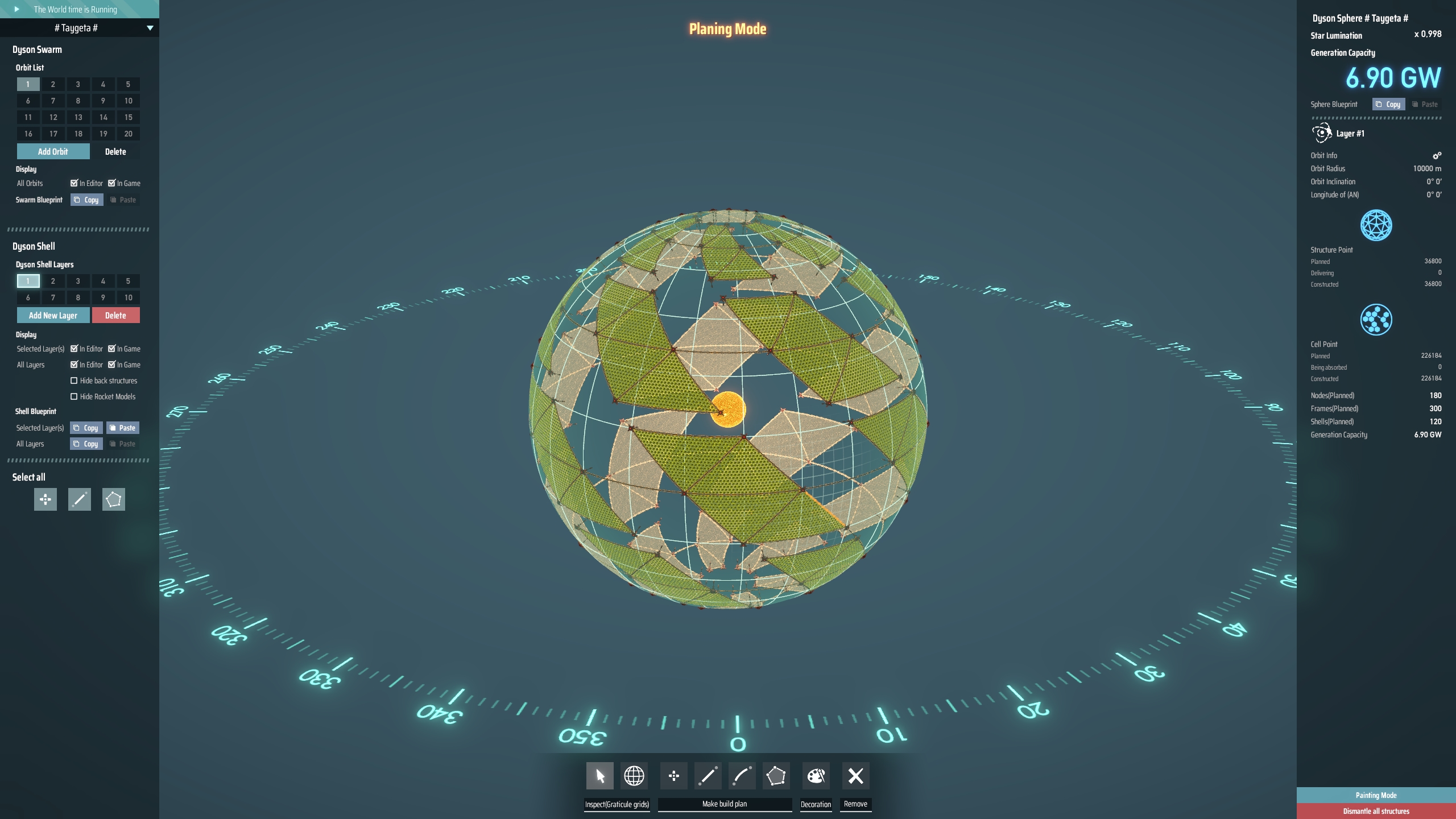The height and width of the screenshot is (819, 1456).
Task: Select the shell polygon tool
Action: (775, 776)
